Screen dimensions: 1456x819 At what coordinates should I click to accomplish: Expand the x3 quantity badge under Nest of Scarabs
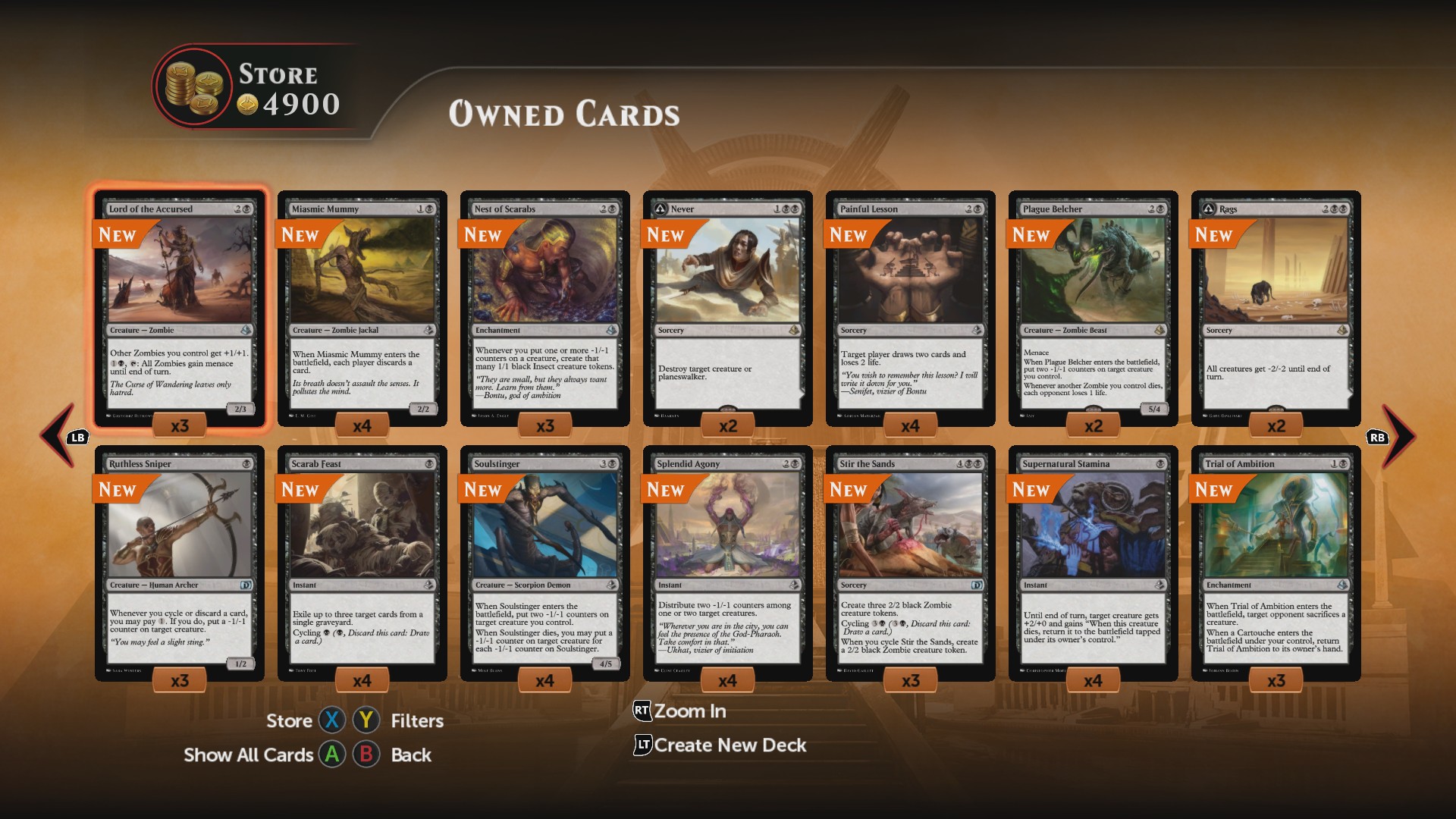(544, 425)
